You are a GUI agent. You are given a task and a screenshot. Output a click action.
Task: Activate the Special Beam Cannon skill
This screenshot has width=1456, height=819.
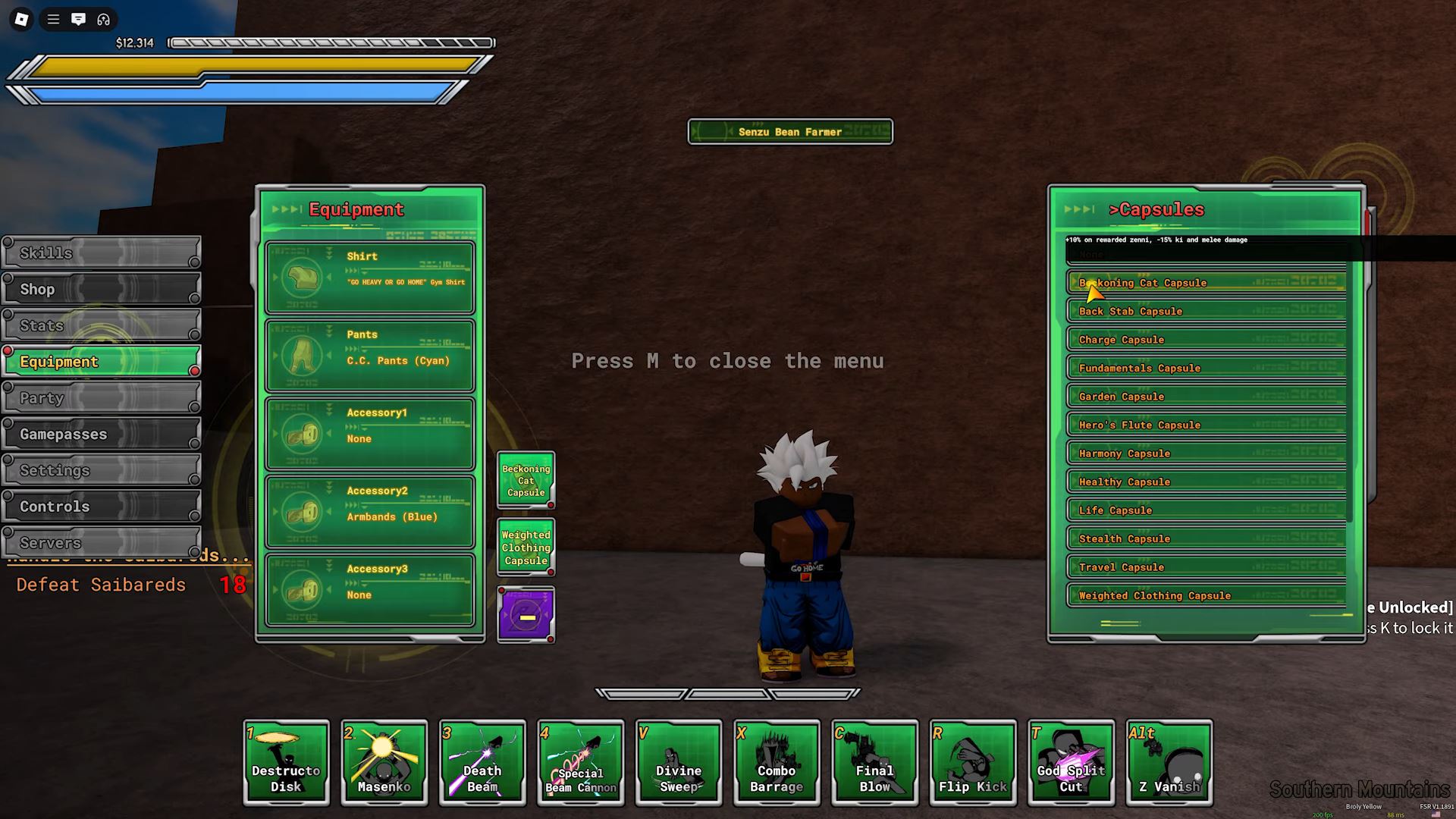coord(581,762)
